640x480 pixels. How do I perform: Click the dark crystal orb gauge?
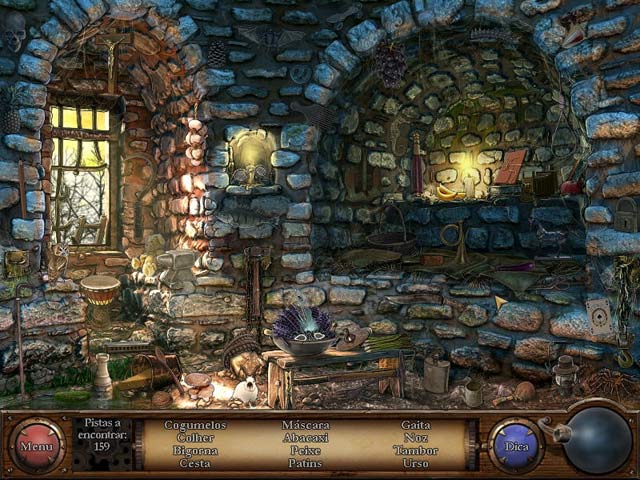[x=598, y=441]
